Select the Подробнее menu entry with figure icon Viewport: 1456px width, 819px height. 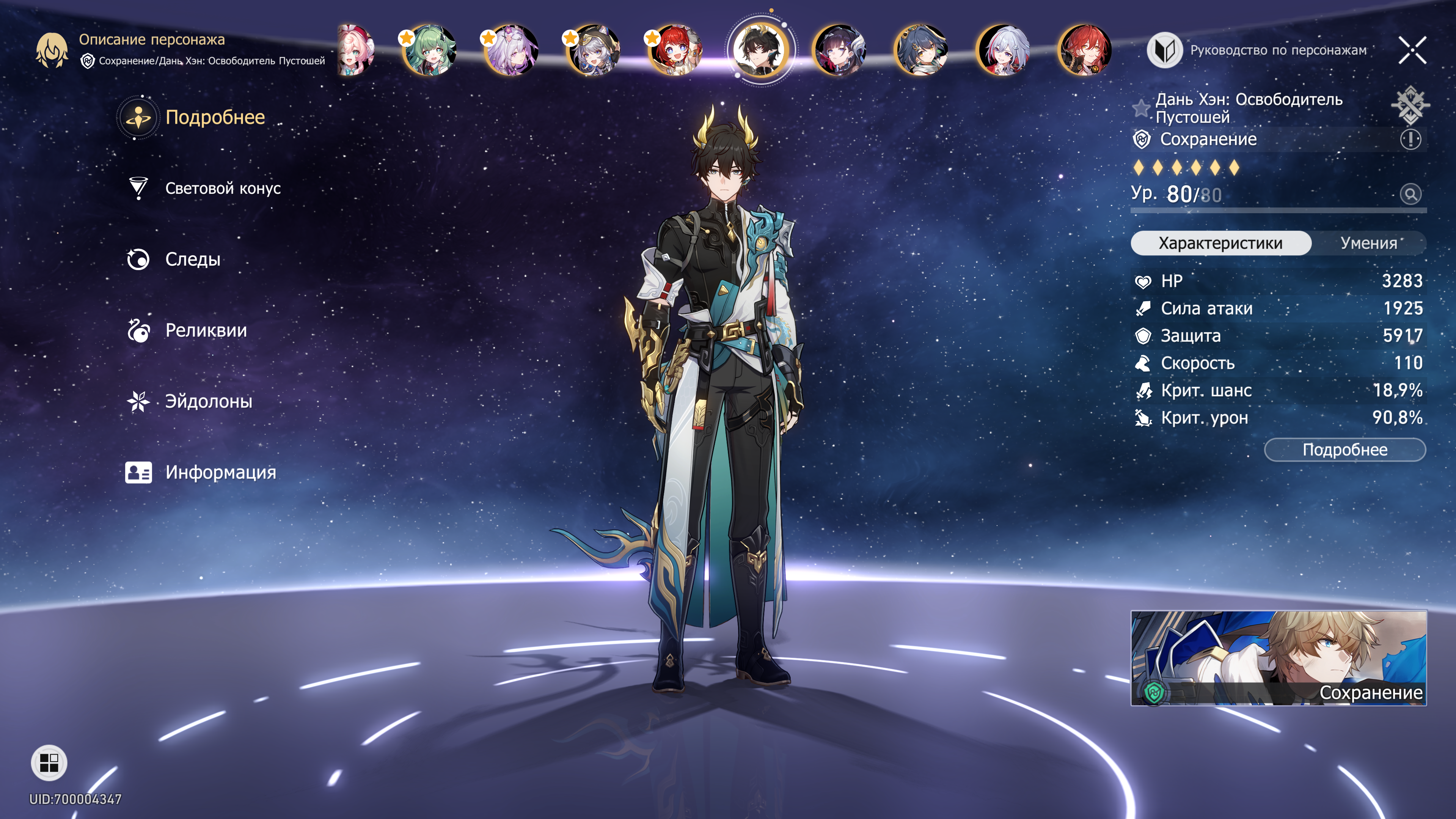click(215, 118)
